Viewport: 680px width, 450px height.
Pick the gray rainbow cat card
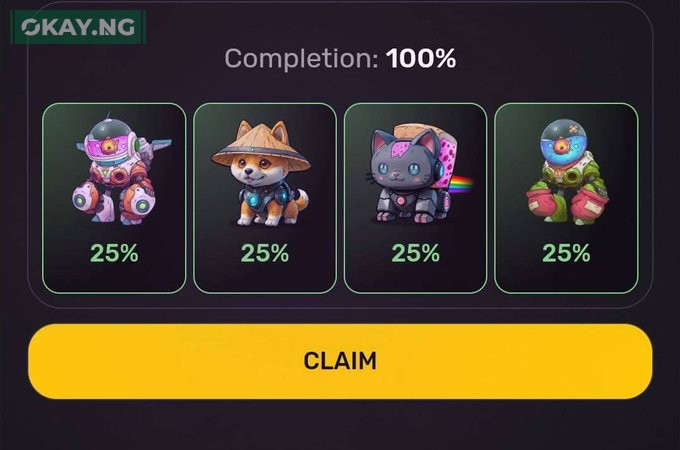(x=415, y=198)
